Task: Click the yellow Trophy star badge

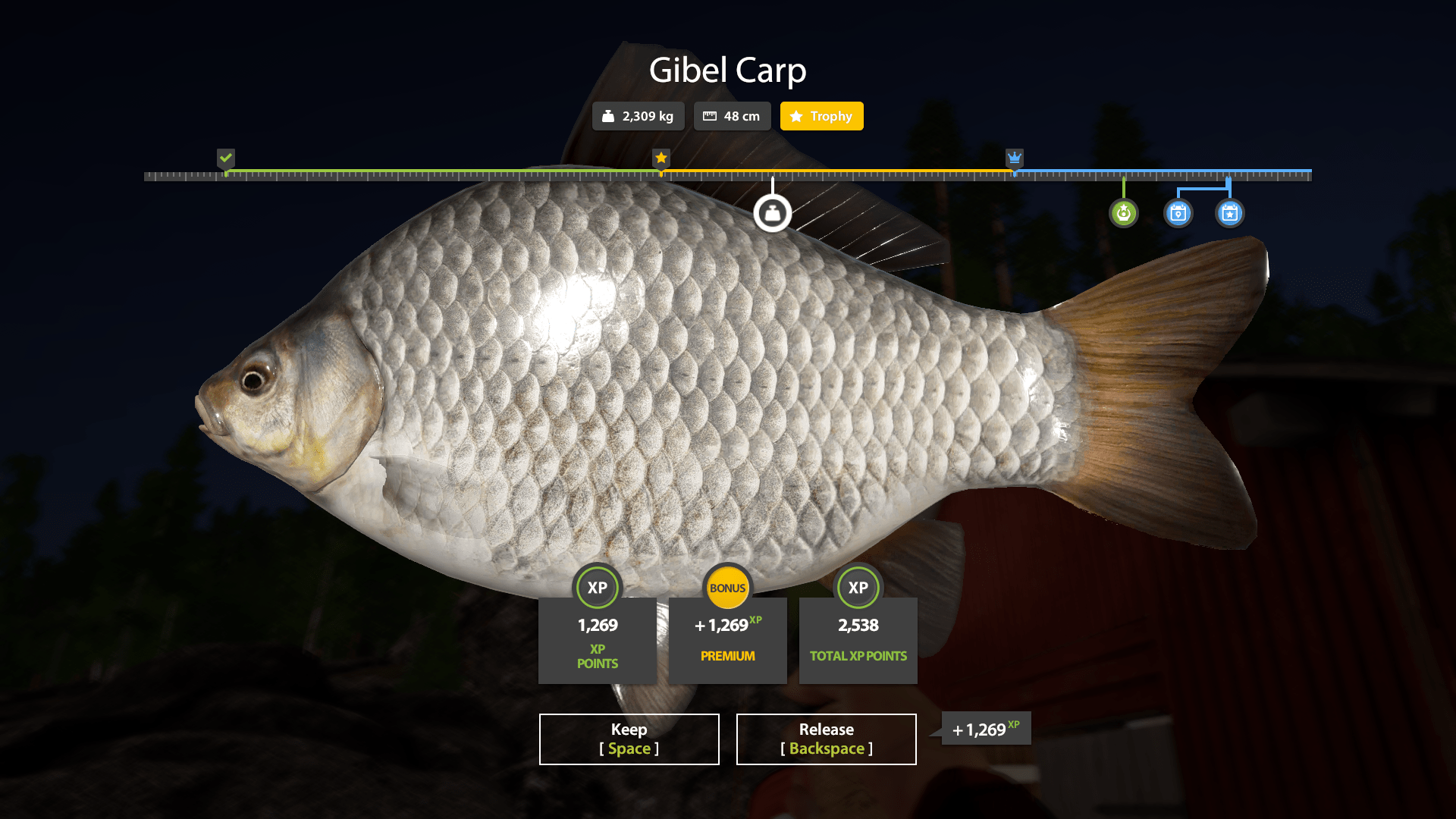Action: pyautogui.click(x=821, y=116)
